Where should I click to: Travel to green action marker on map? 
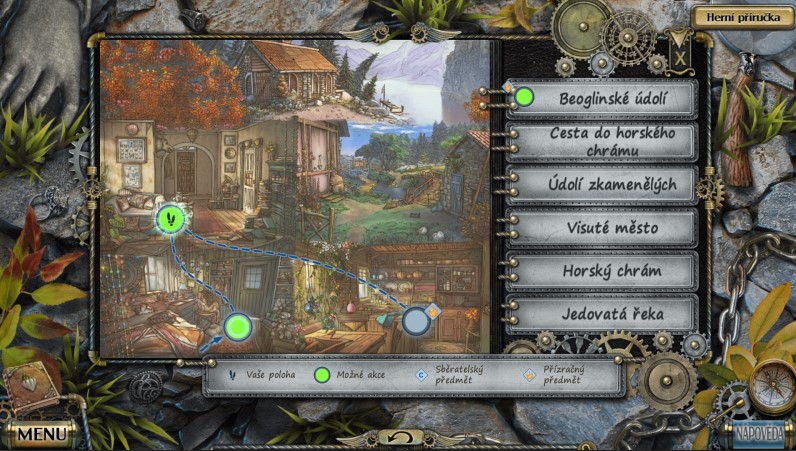(x=237, y=326)
